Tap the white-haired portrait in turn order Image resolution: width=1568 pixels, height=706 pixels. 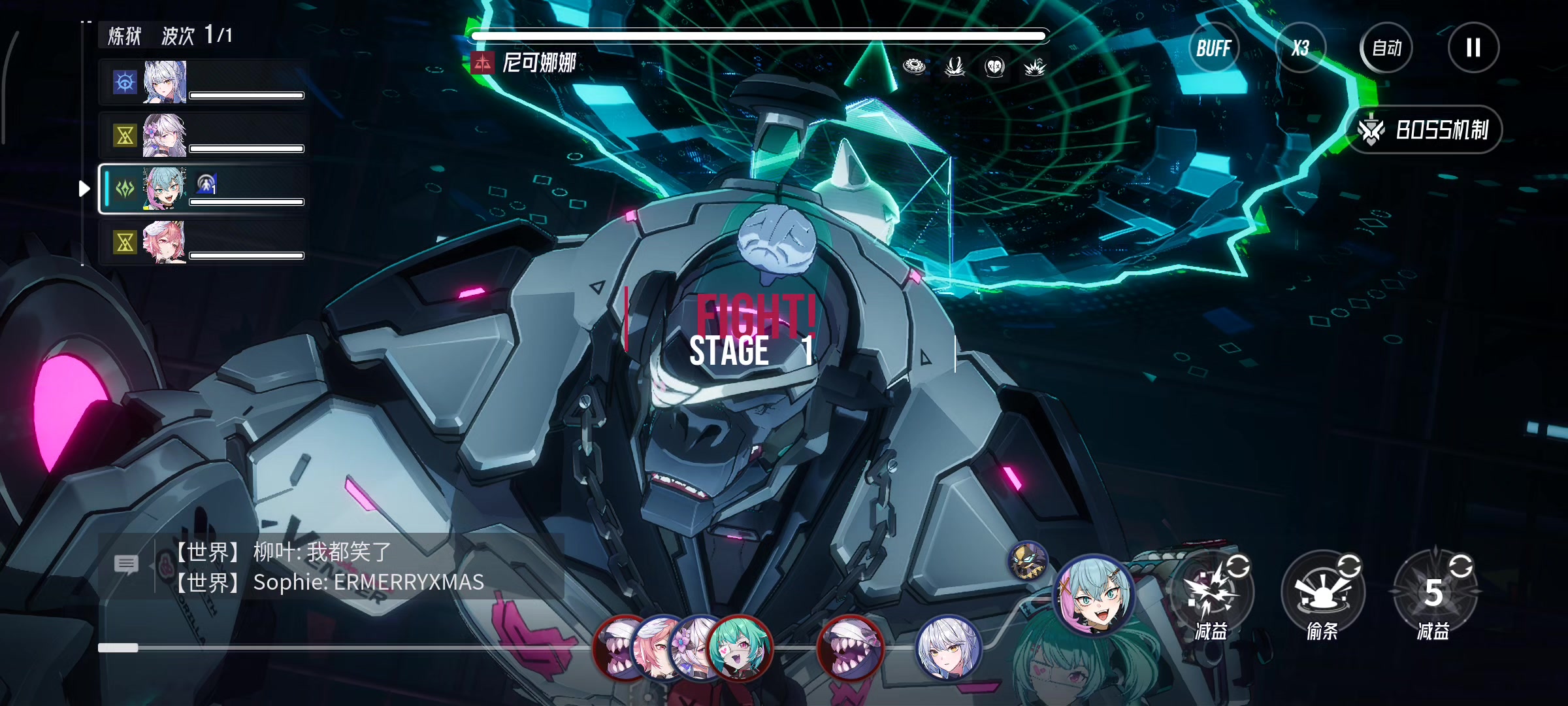[x=948, y=648]
